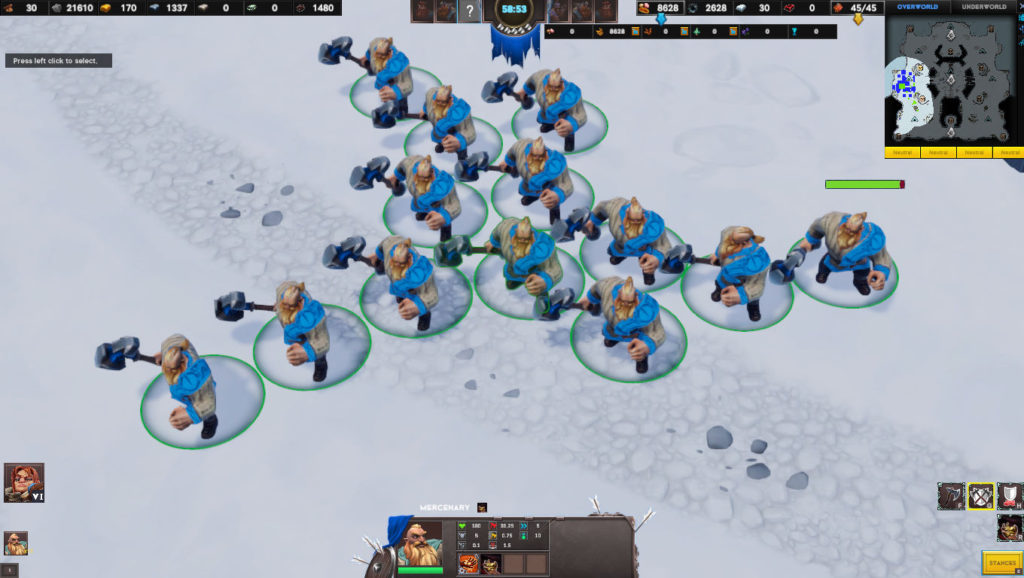This screenshot has height=578, width=1024.
Task: Open the Stances panel
Action: point(1001,563)
